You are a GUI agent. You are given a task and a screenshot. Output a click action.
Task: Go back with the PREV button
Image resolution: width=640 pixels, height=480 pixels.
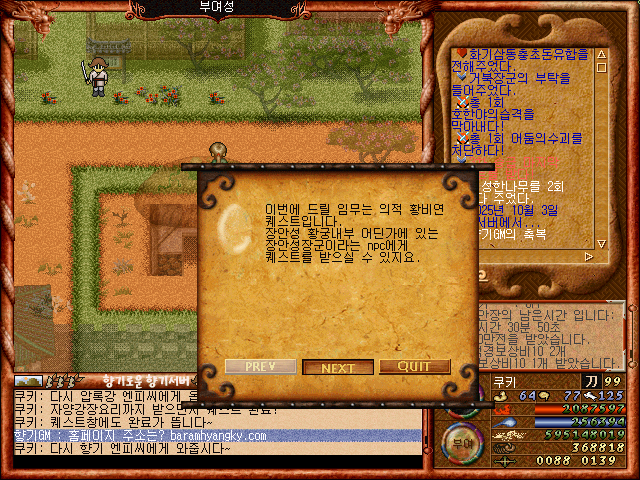[259, 367]
